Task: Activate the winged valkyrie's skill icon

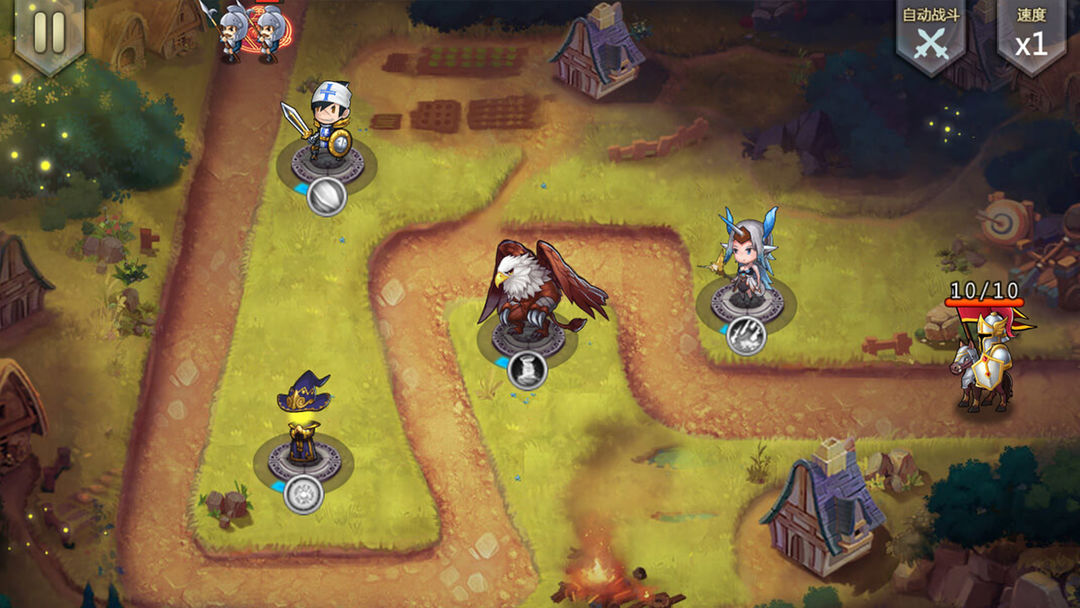Action: (x=746, y=335)
